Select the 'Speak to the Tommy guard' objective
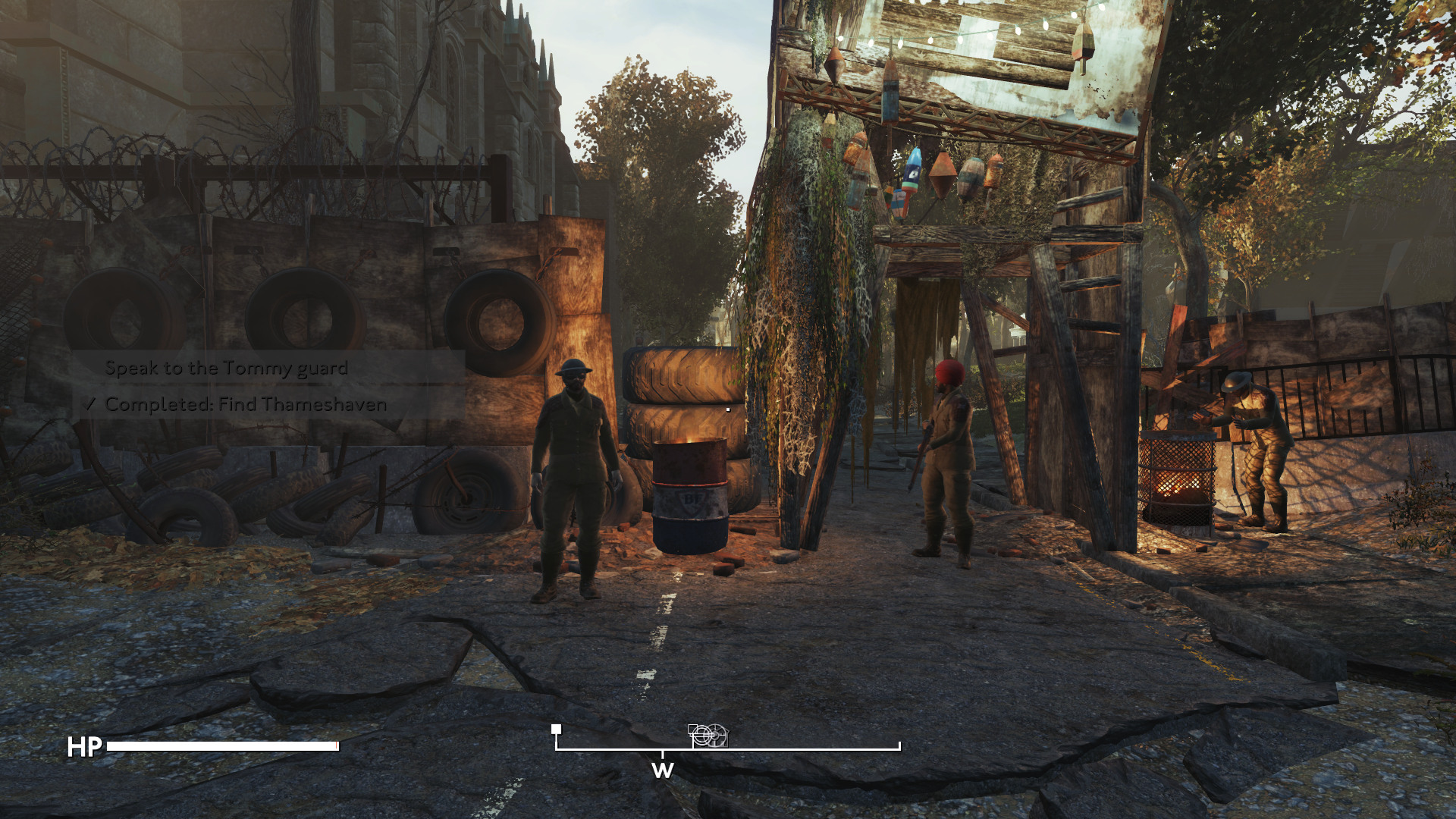The width and height of the screenshot is (1456, 819). (x=226, y=369)
